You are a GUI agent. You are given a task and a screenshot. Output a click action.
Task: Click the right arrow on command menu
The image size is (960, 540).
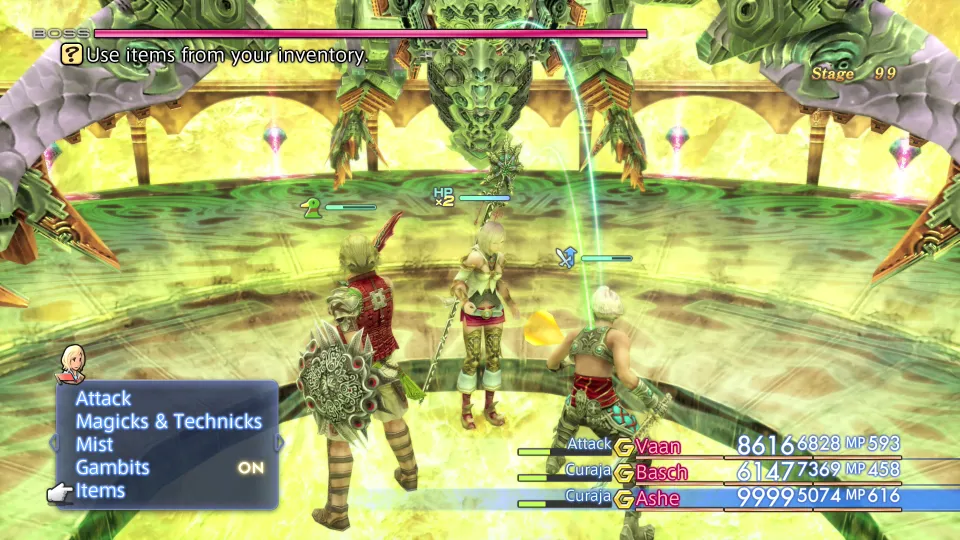click(281, 442)
